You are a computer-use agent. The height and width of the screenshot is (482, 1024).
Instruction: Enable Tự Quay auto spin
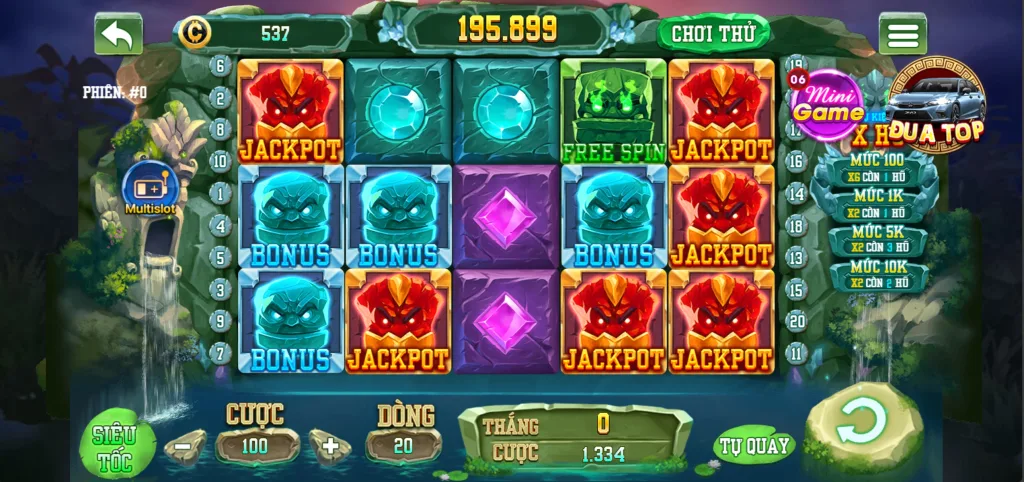coord(753,446)
